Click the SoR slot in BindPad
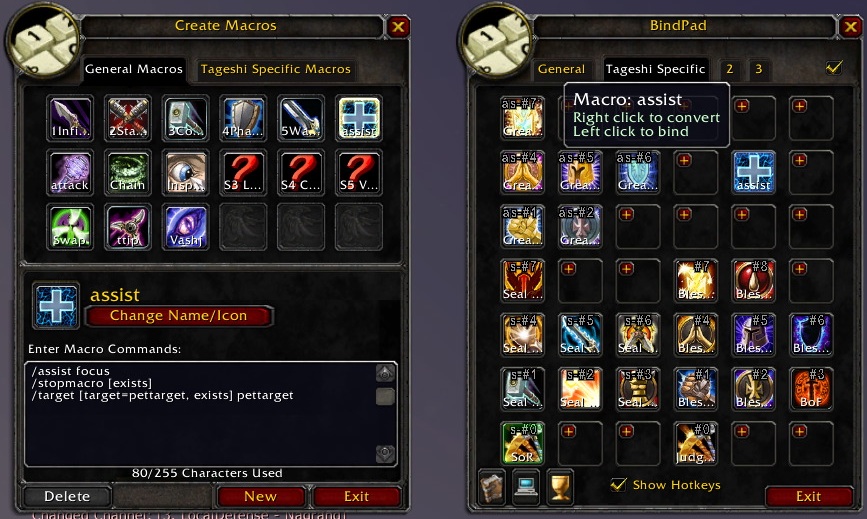Screen dimensions: 867x519 point(522,441)
